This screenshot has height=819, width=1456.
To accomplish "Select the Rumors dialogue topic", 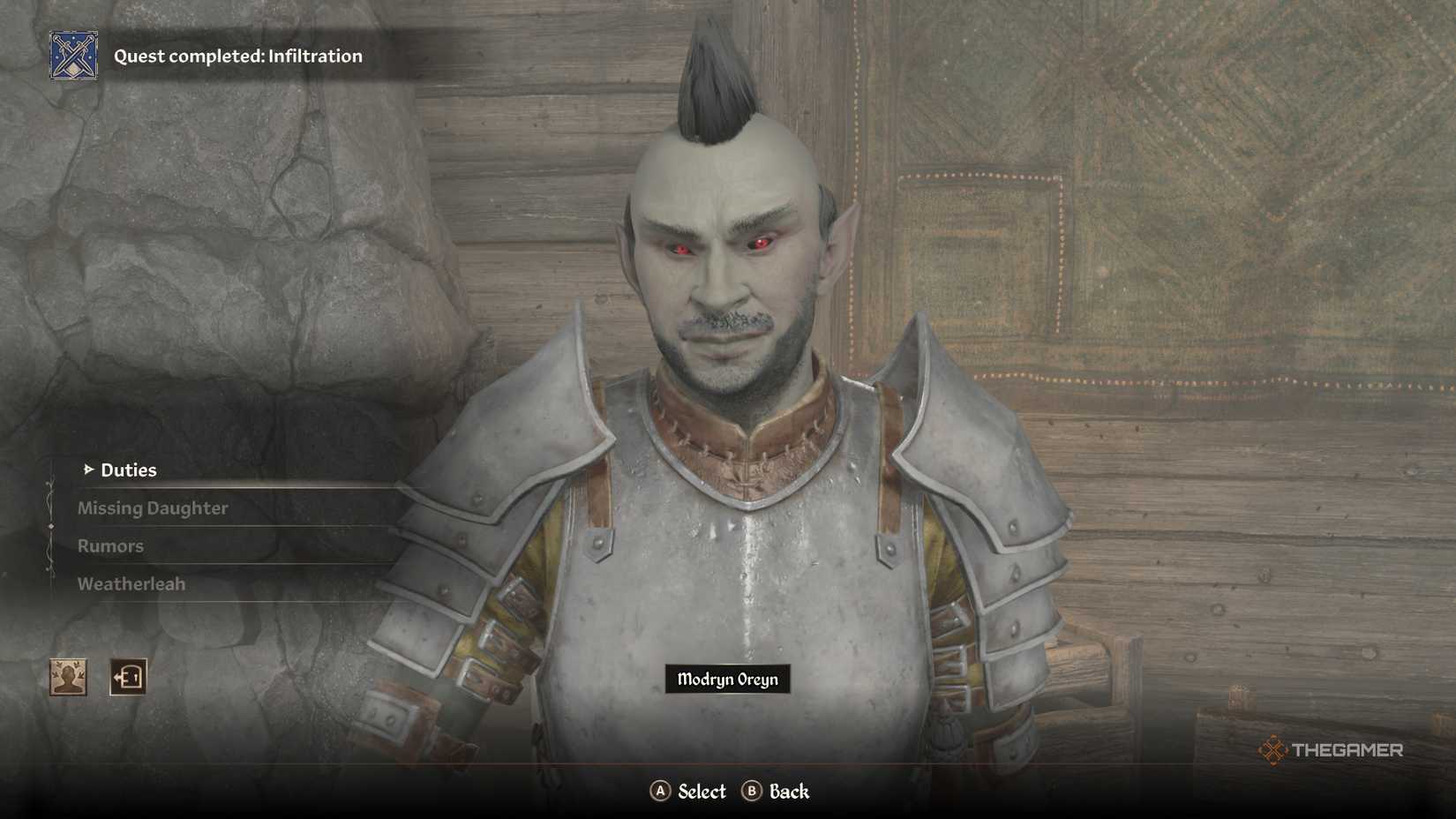I will [110, 546].
